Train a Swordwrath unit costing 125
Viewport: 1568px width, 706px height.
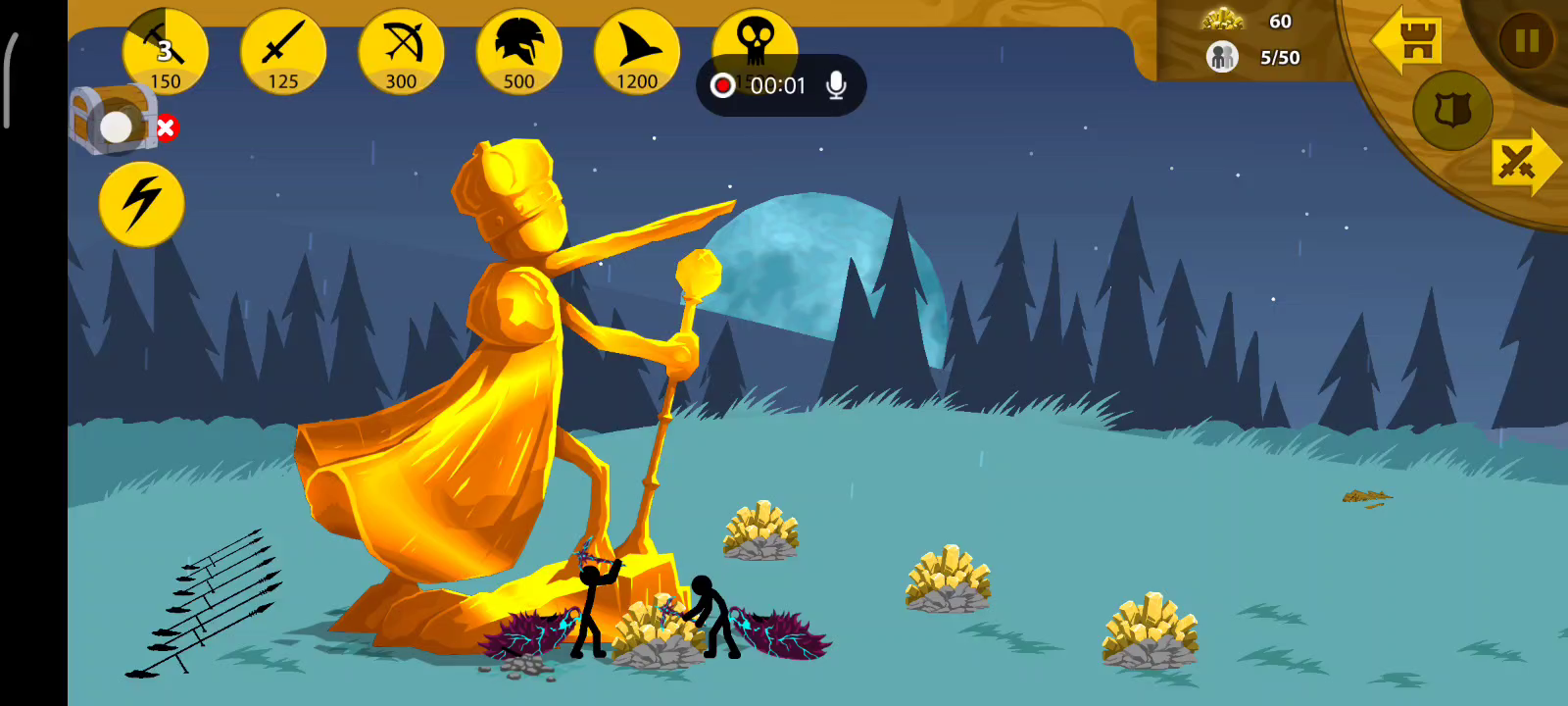click(283, 51)
